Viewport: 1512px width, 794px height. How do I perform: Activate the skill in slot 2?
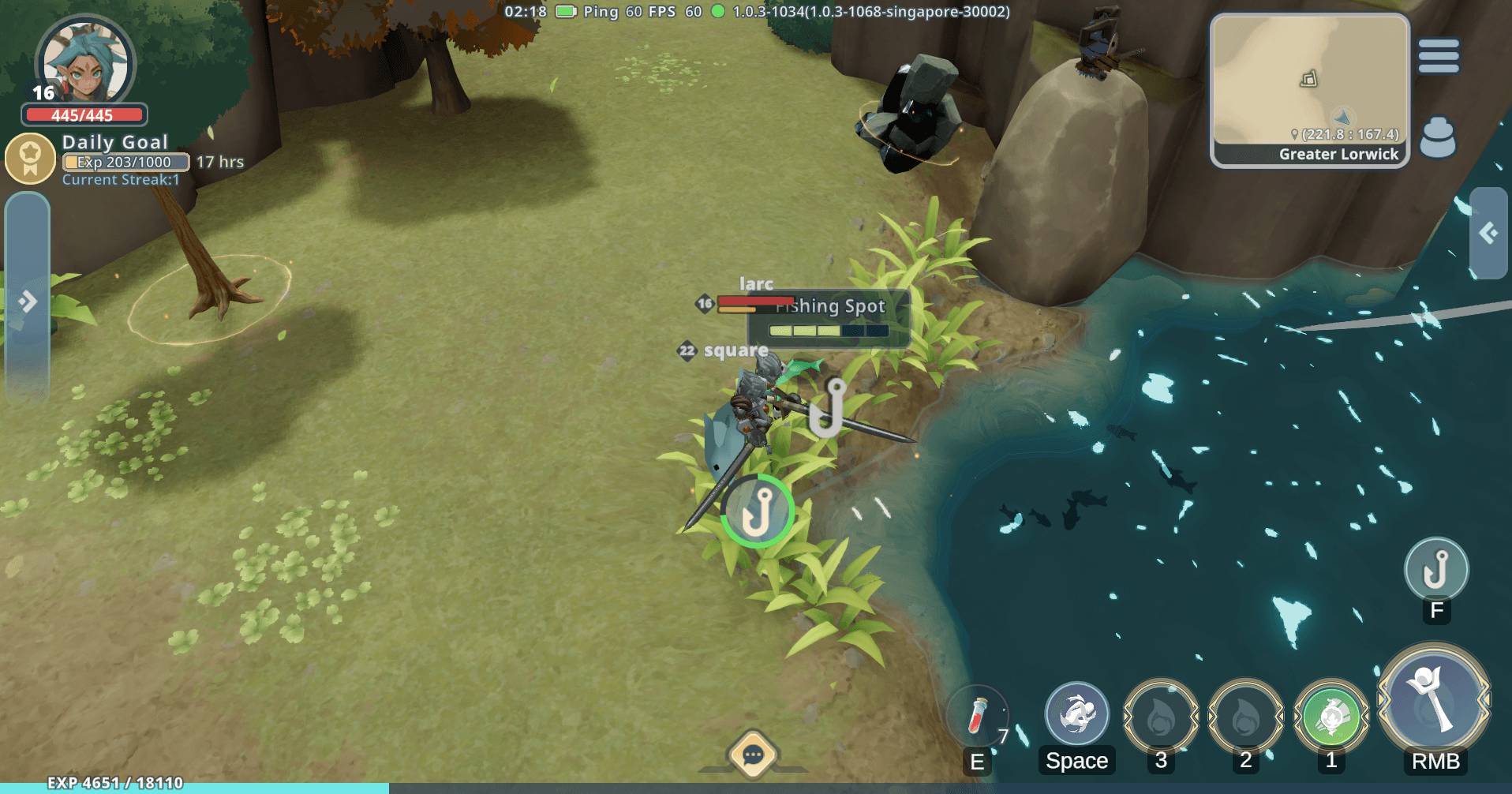click(x=1245, y=717)
